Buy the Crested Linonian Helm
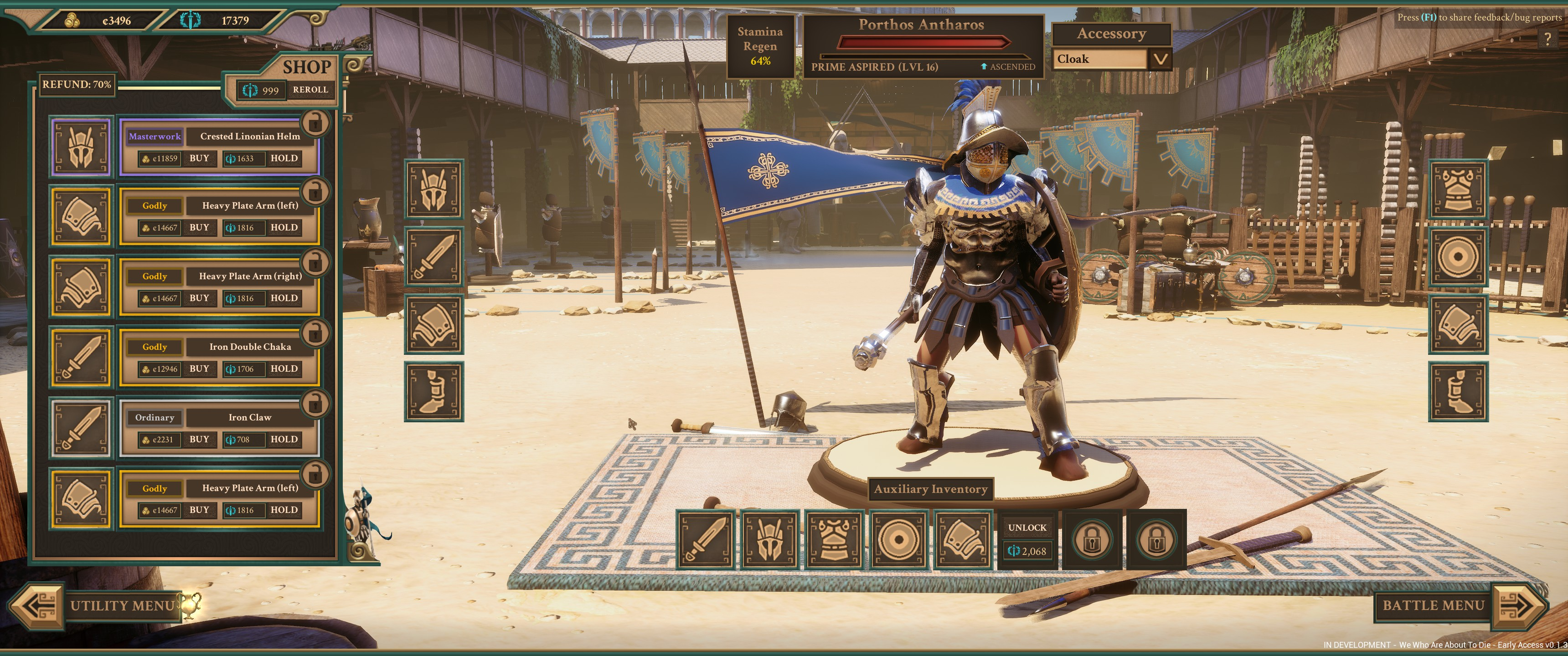 point(199,158)
